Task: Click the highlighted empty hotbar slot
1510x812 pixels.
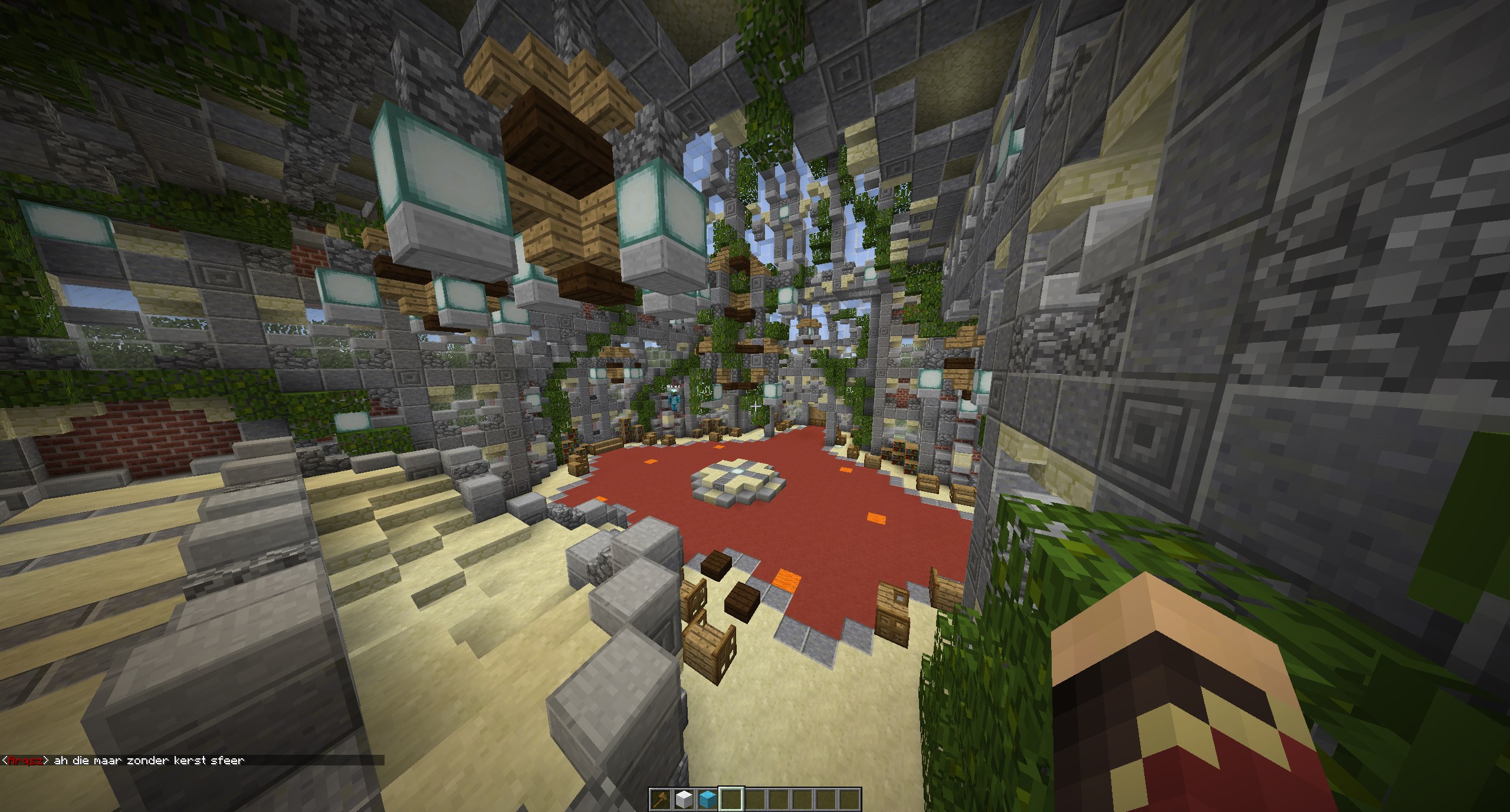Action: [731, 799]
